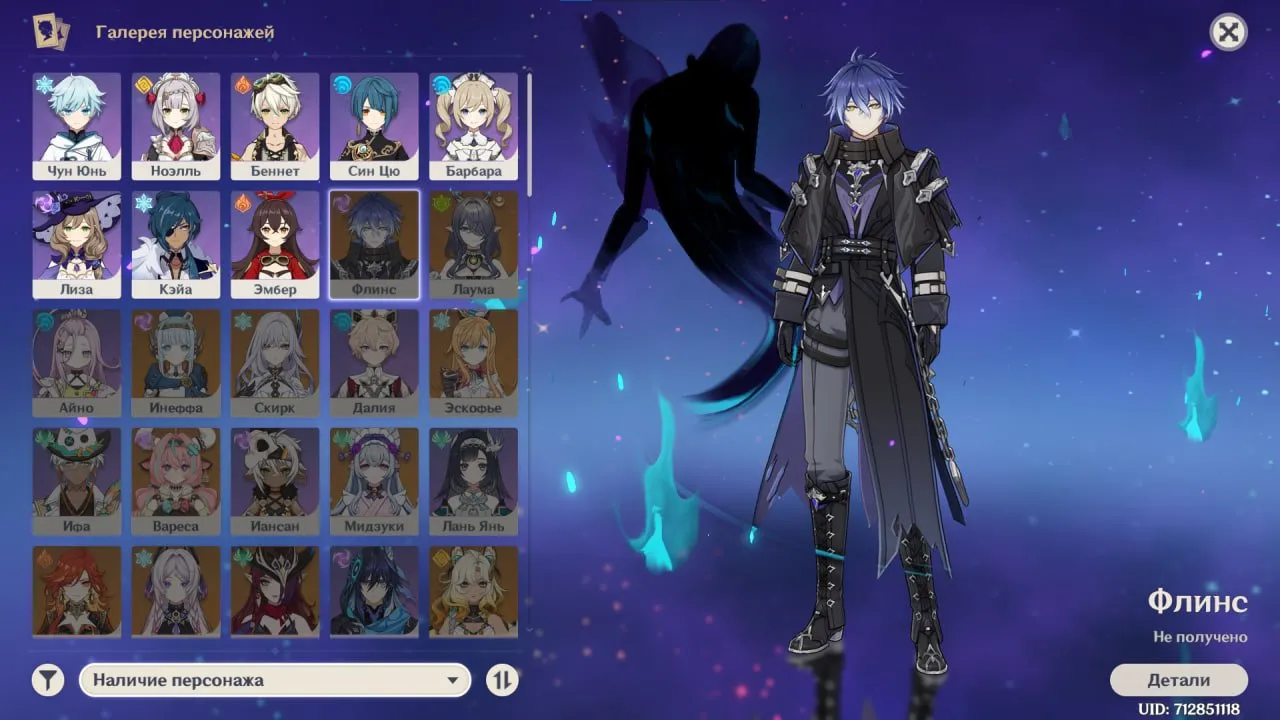Select the Кэйа character card

175,244
